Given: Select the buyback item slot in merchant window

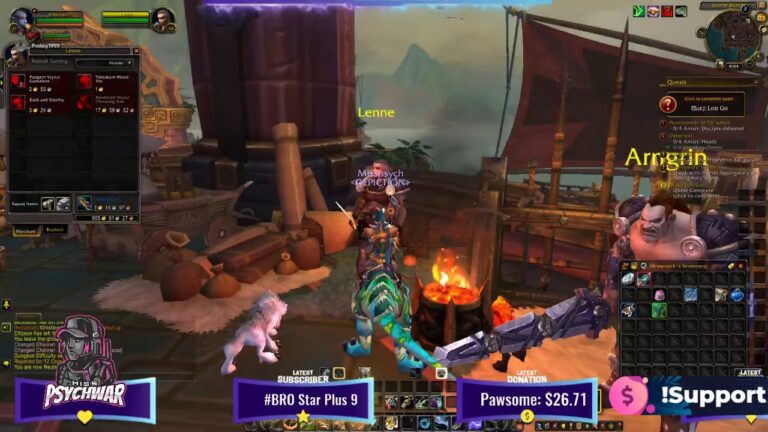Looking at the screenshot, I should click(84, 203).
